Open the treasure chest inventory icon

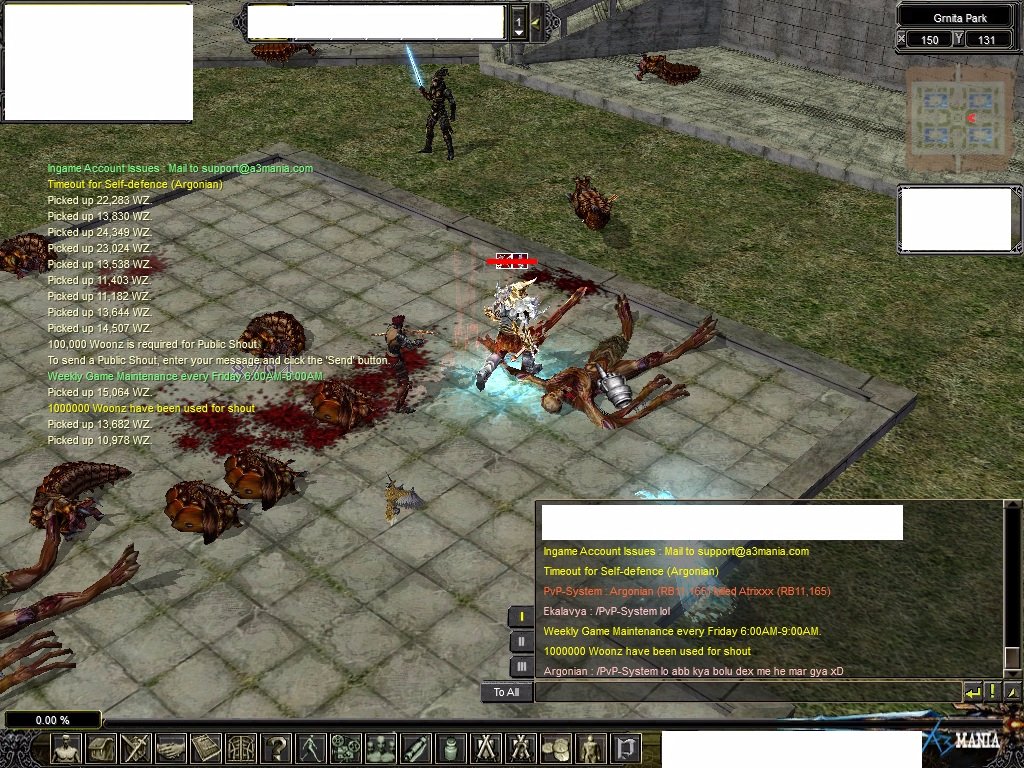[x=101, y=748]
